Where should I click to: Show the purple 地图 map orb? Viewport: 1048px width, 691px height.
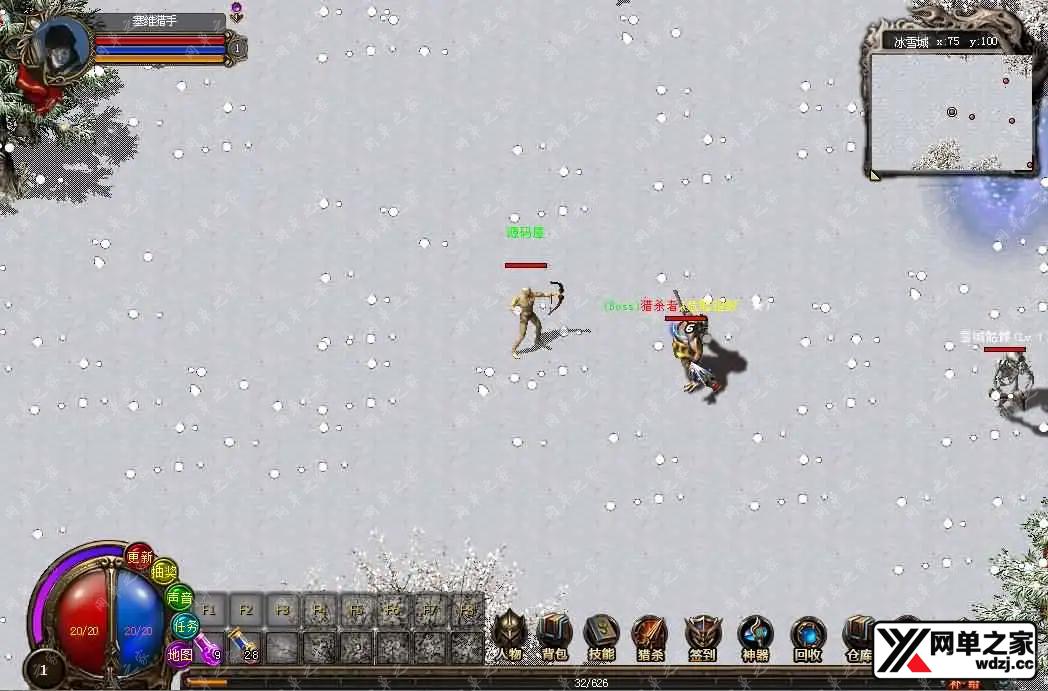(x=180, y=655)
